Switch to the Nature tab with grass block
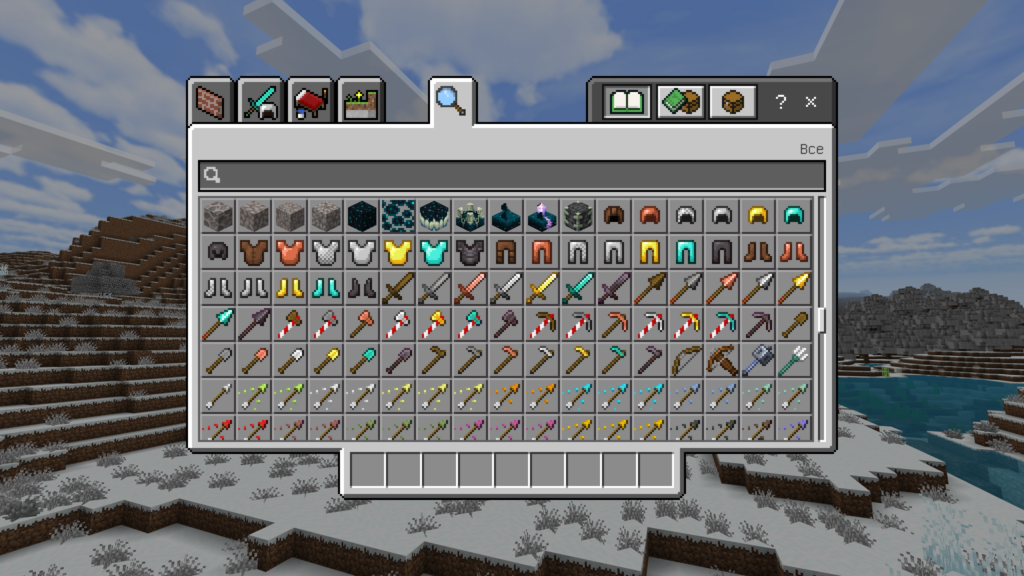The height and width of the screenshot is (576, 1024). [x=361, y=101]
